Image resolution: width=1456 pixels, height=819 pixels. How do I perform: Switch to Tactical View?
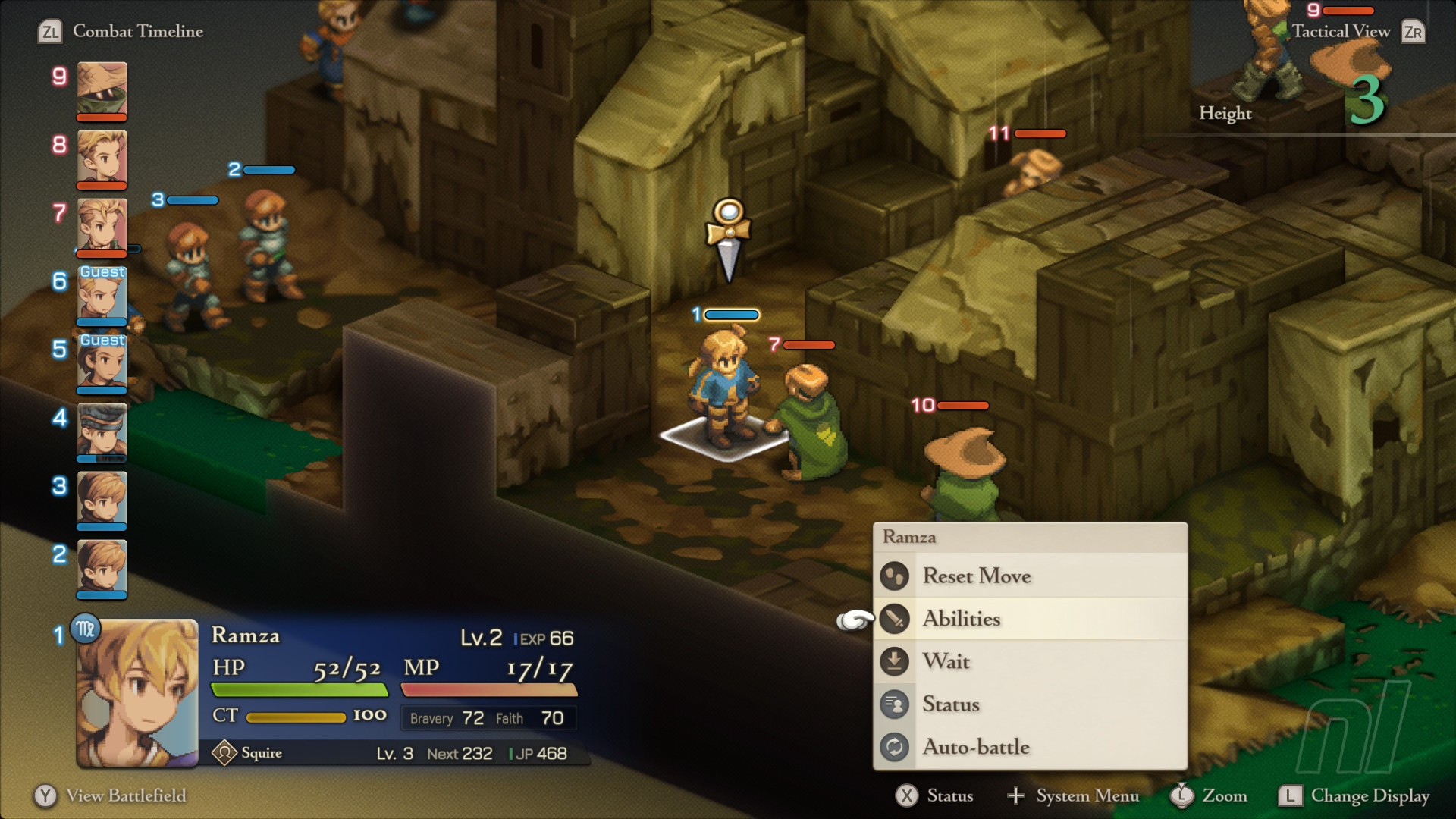coord(1341,31)
